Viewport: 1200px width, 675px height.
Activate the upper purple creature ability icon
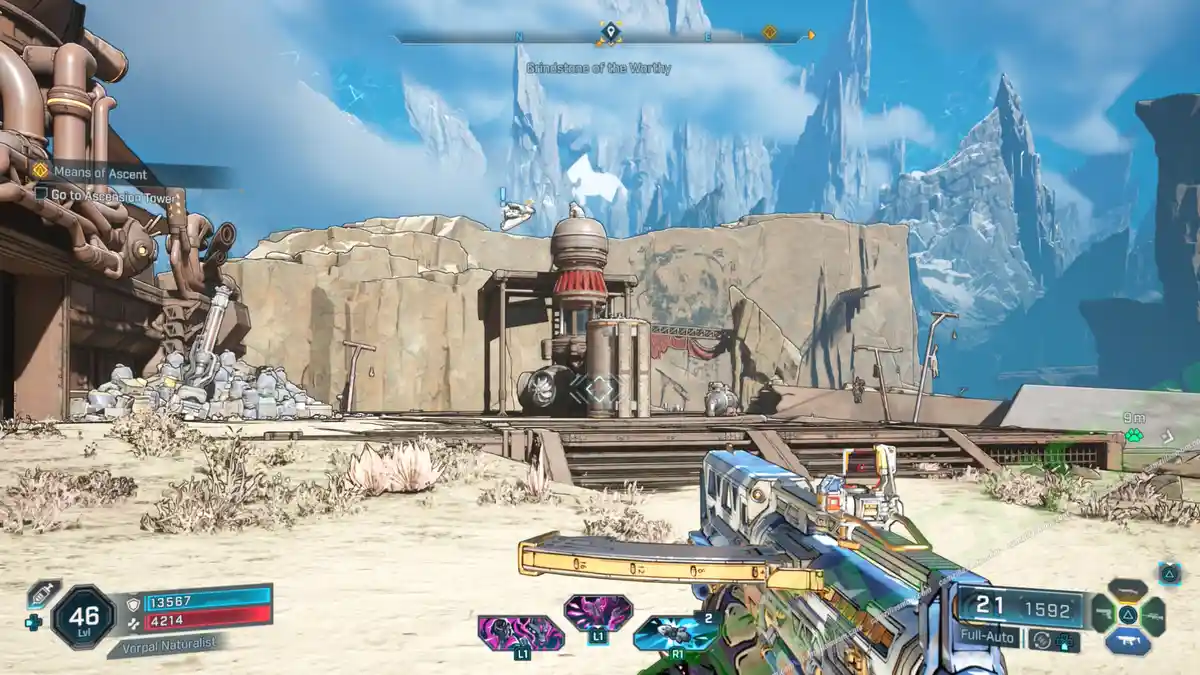[597, 612]
